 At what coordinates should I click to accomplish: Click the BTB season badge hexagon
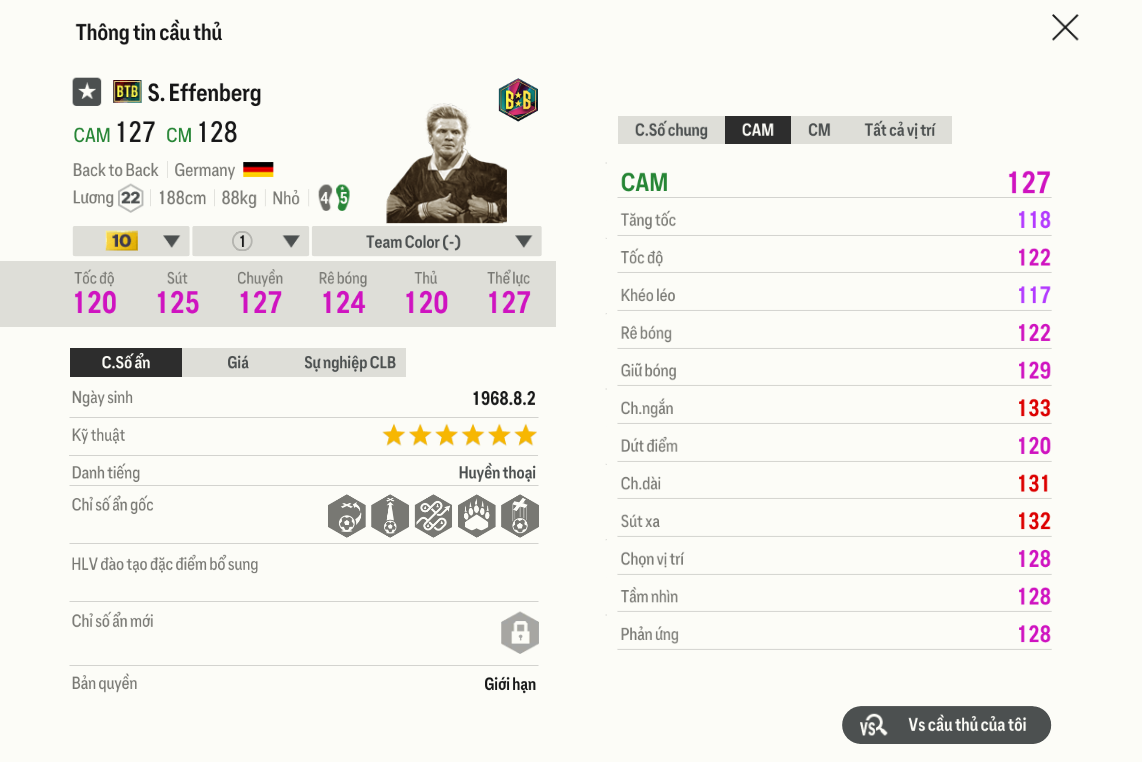pos(518,100)
